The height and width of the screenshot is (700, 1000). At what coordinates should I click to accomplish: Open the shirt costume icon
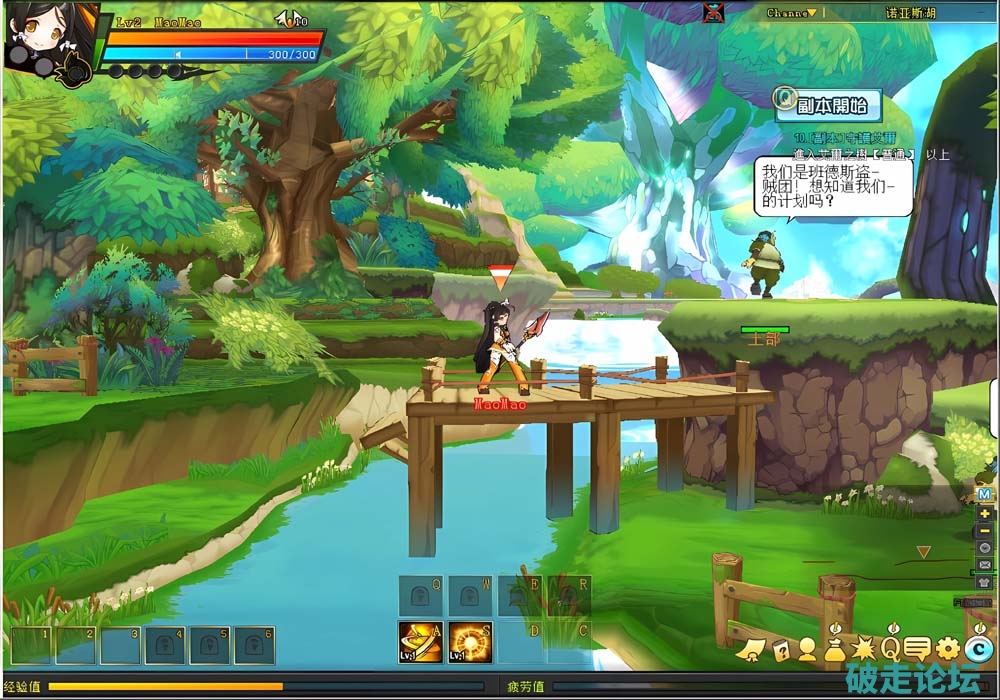coord(985,582)
